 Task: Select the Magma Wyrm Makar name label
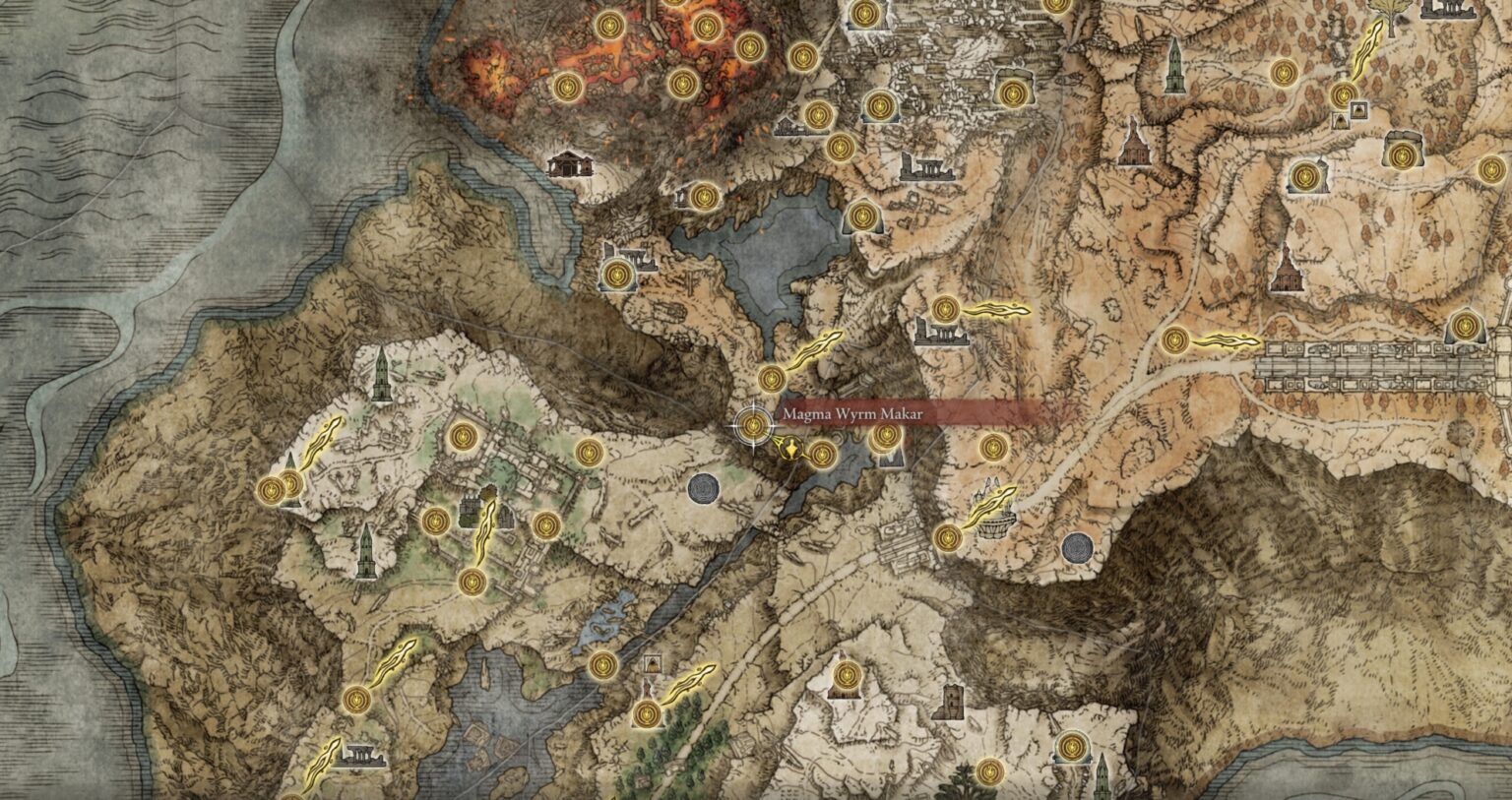(x=851, y=415)
